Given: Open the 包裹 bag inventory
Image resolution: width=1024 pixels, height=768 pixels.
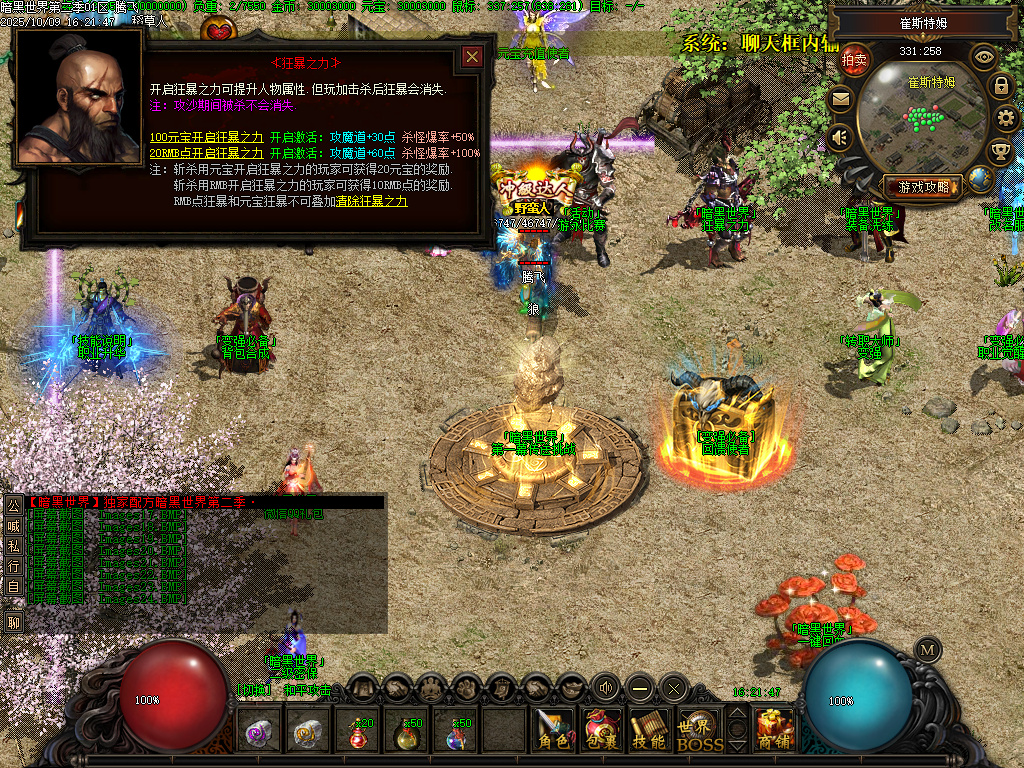Looking at the screenshot, I should point(602,730).
